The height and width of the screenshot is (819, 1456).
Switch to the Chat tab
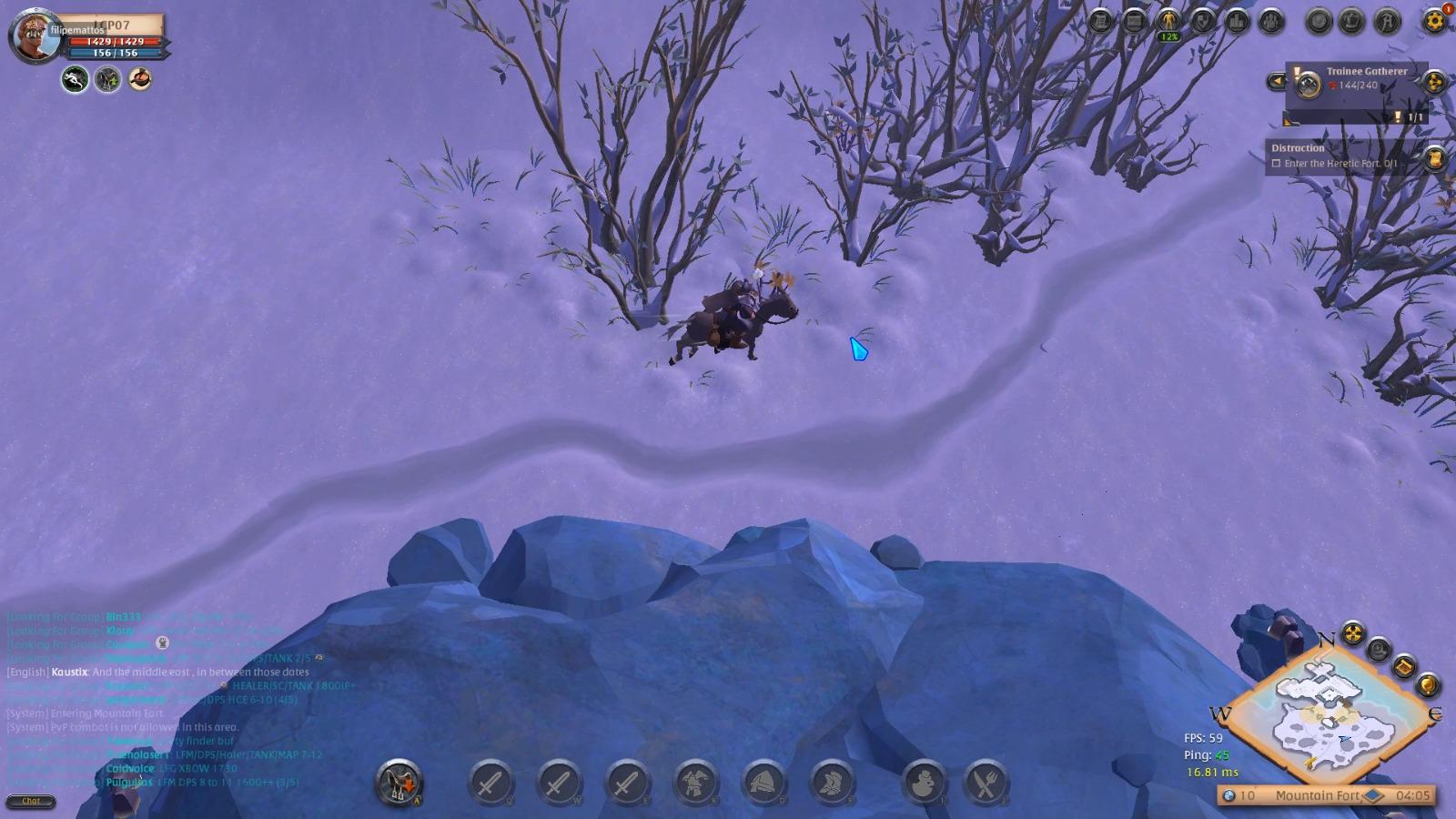[x=33, y=801]
